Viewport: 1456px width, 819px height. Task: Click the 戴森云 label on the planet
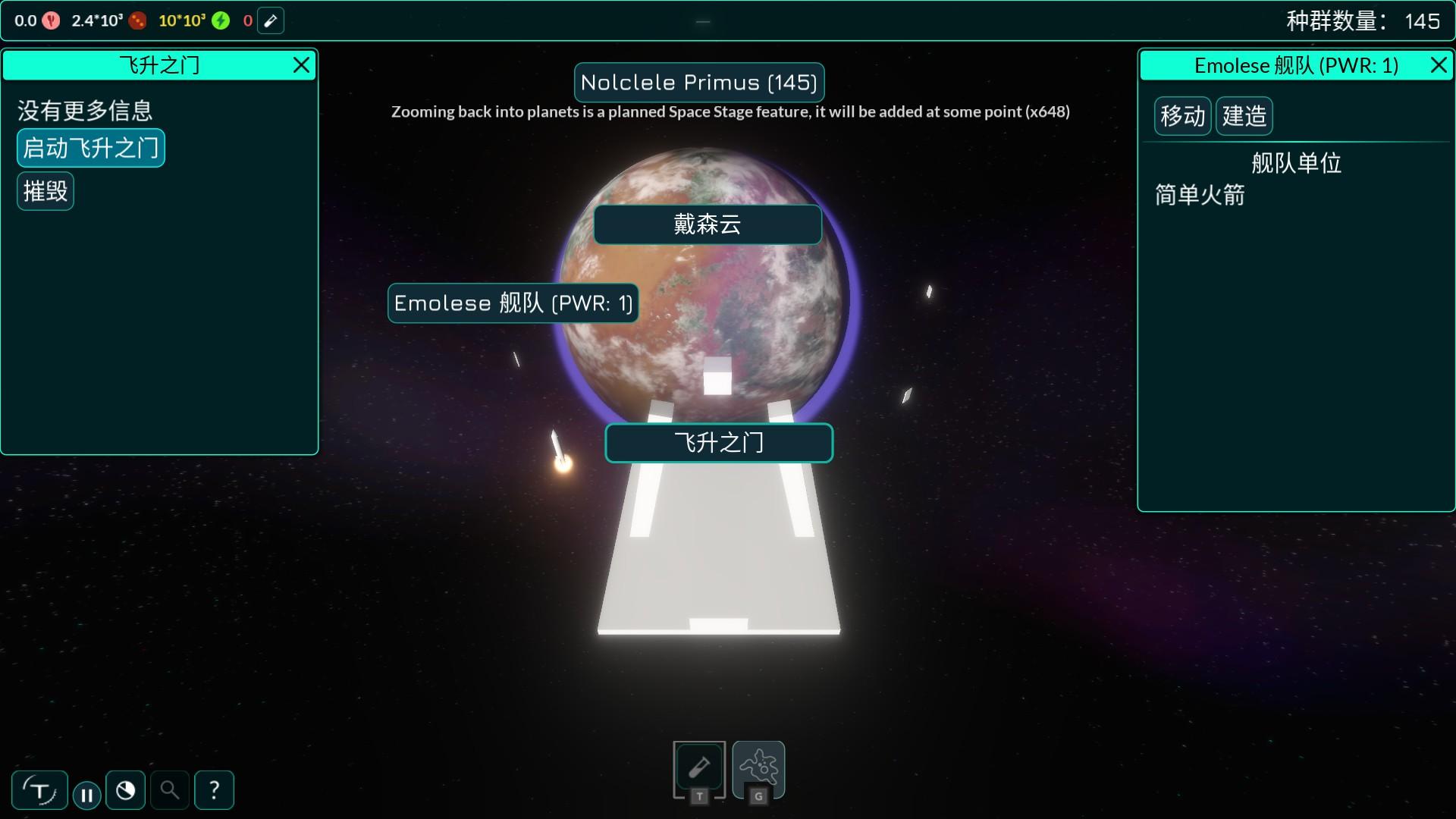(707, 224)
